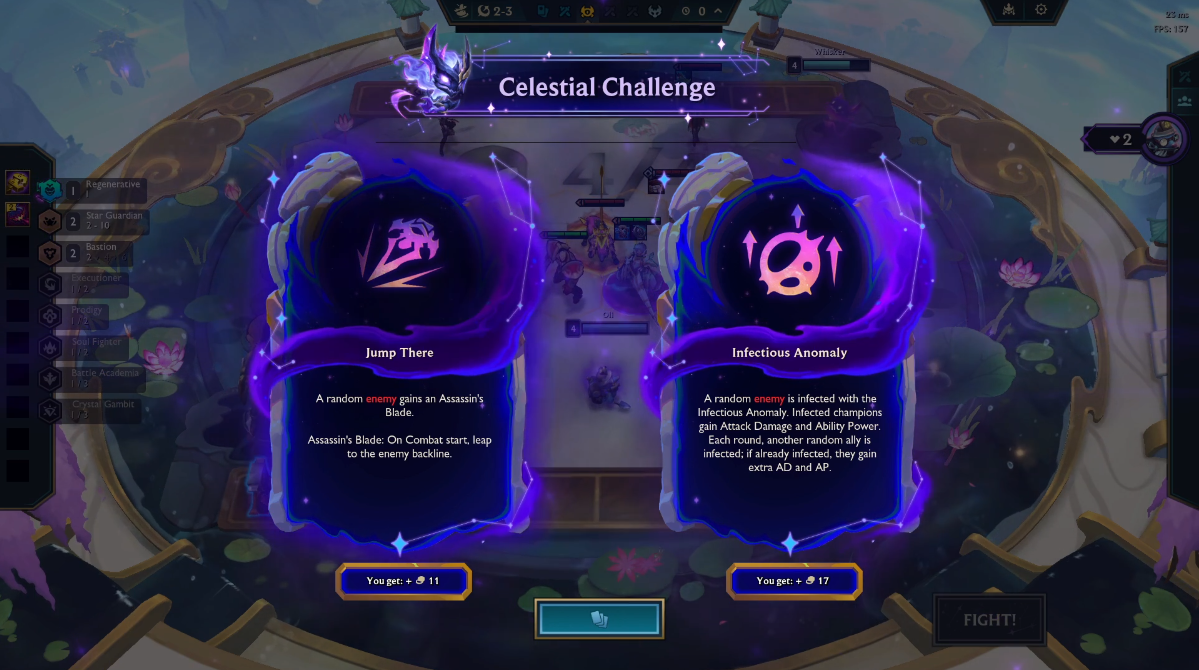Choose the Jump There challenge card
Viewport: 1199px width, 670px height.
point(399,350)
